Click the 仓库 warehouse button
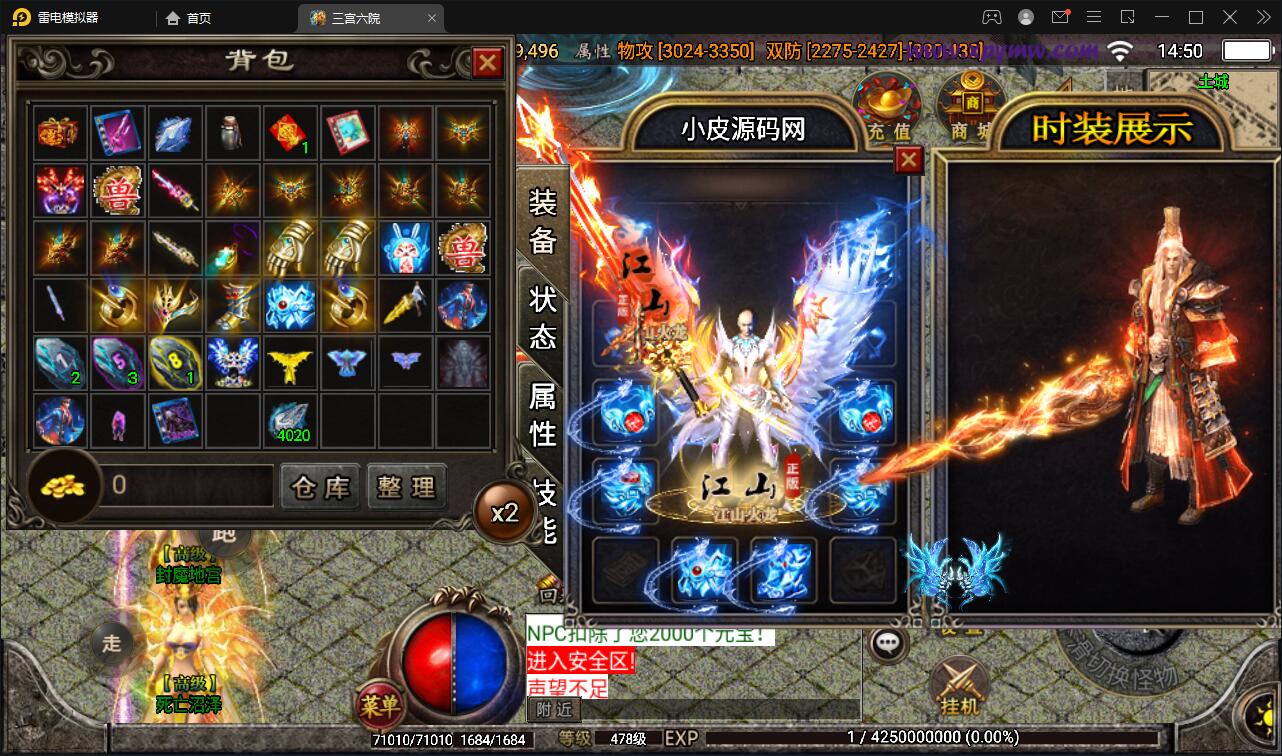This screenshot has height=756, width=1282. (320, 487)
